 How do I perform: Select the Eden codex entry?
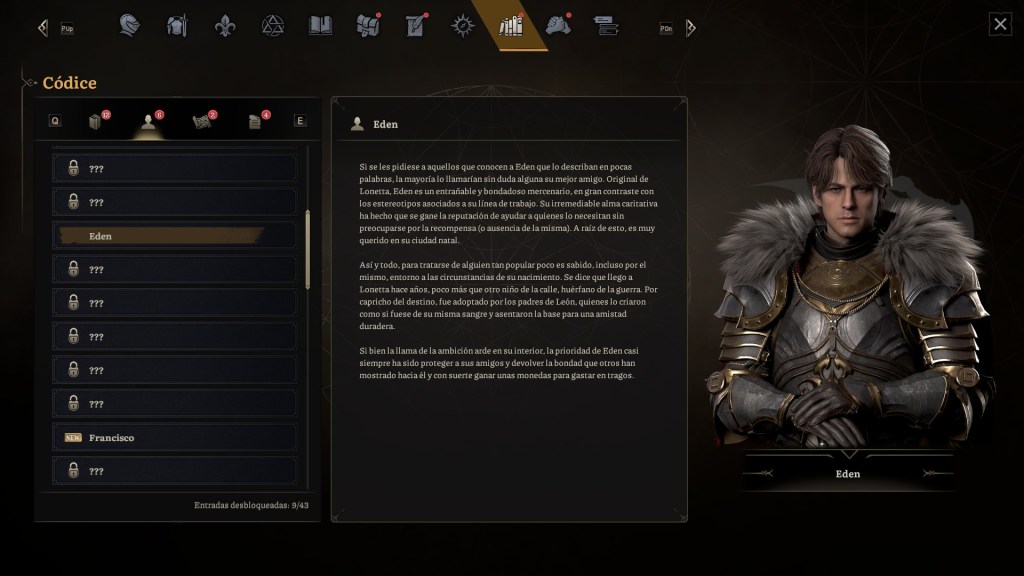174,236
